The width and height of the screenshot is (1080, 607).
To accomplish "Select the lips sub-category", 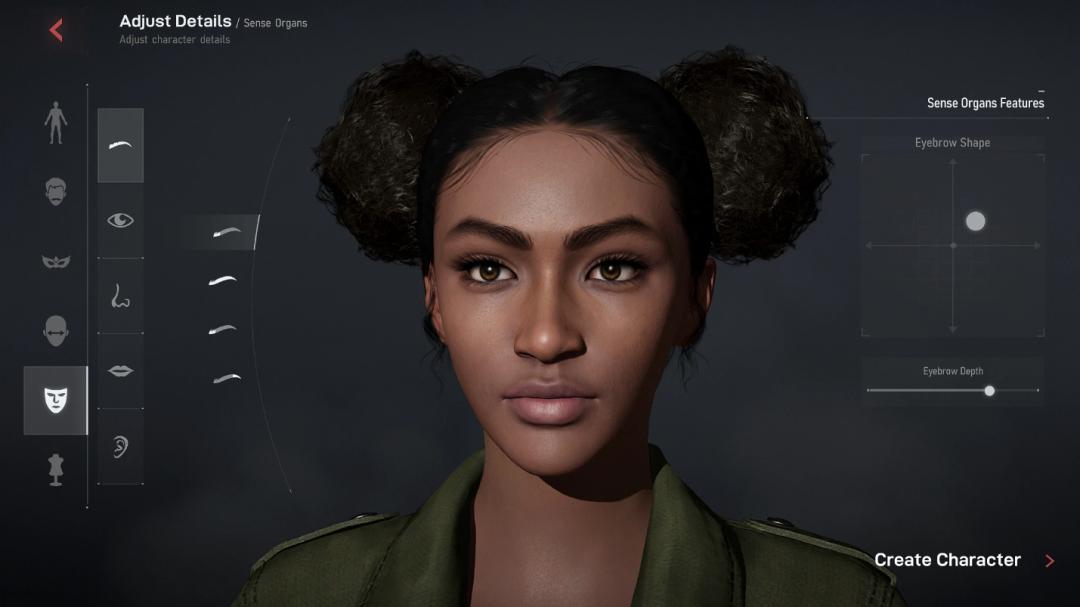I will point(120,371).
